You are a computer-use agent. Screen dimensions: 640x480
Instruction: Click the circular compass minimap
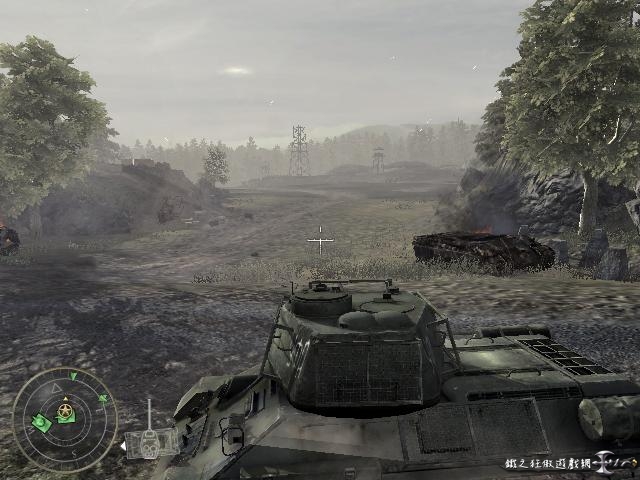65,420
